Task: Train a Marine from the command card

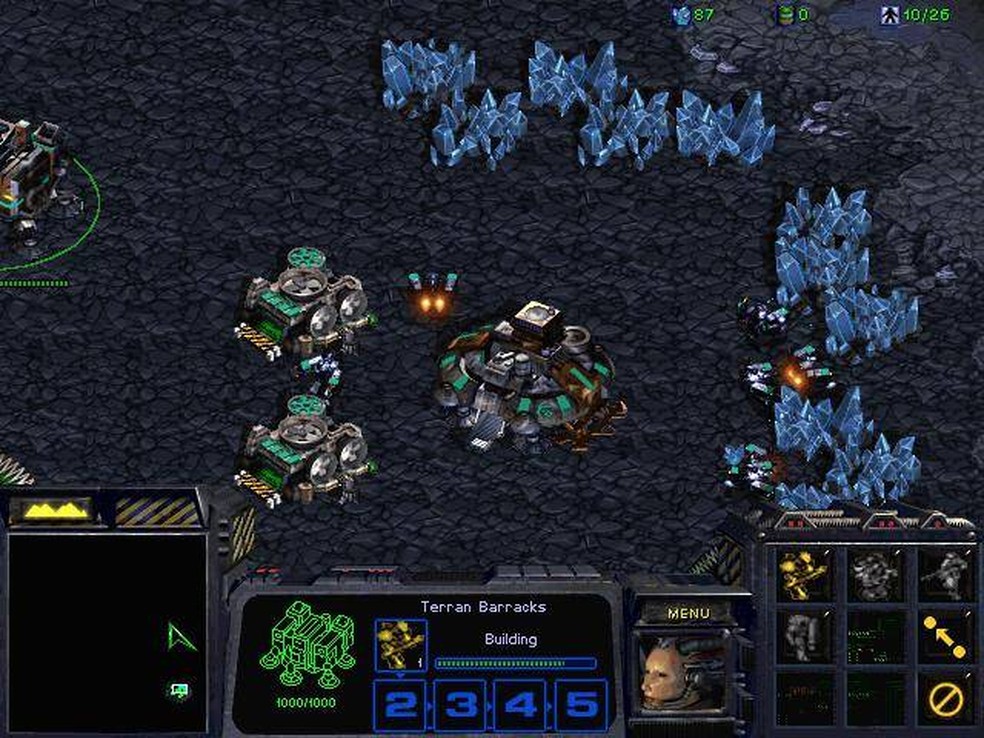Action: (803, 575)
